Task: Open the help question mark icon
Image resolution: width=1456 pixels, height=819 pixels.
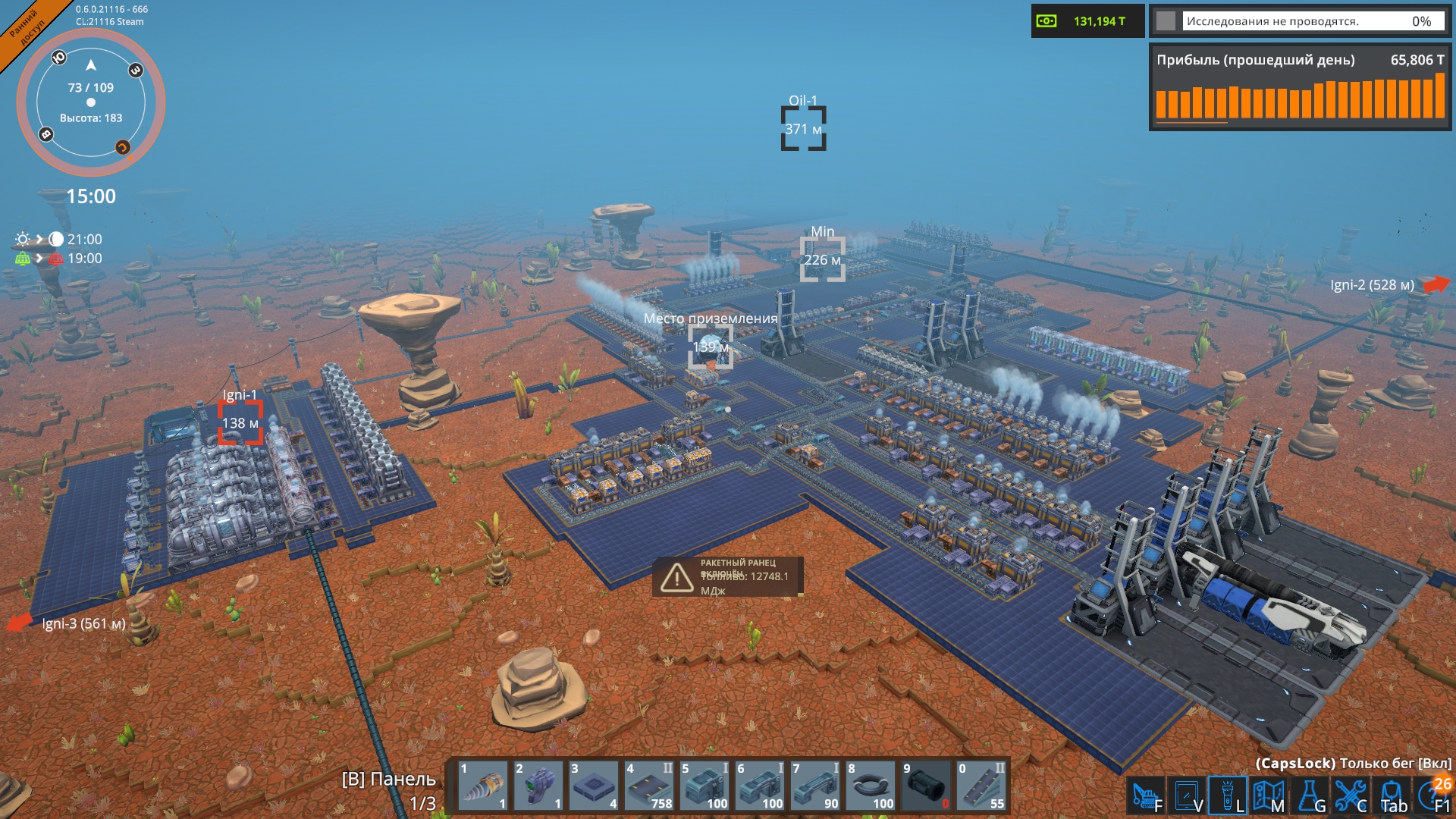Action: (x=1433, y=796)
